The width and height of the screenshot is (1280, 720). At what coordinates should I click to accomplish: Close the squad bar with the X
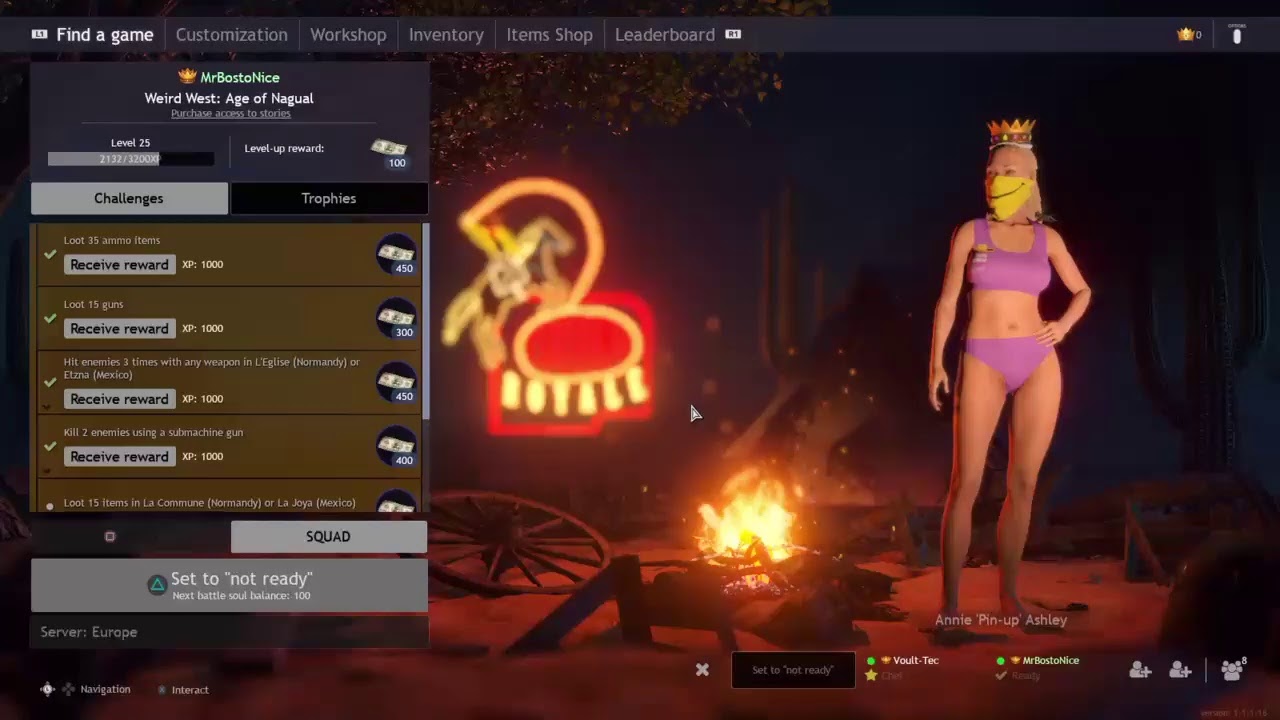tap(702, 670)
